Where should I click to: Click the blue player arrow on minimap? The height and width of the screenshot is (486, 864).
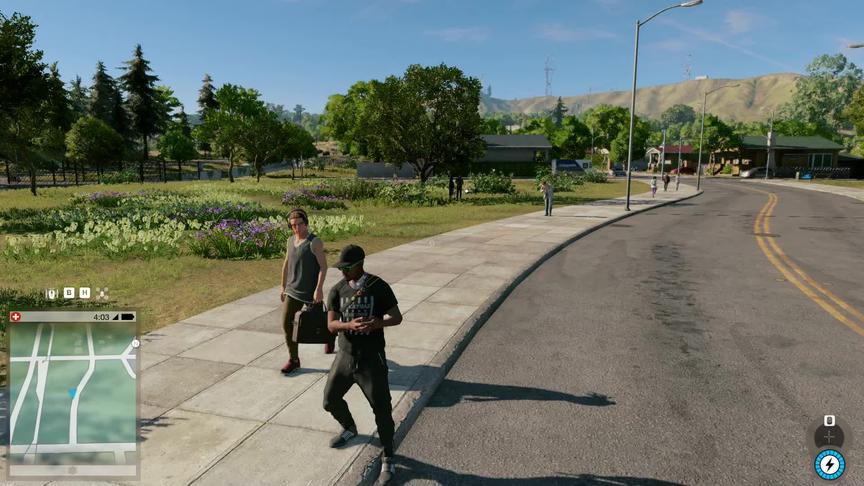click(72, 393)
